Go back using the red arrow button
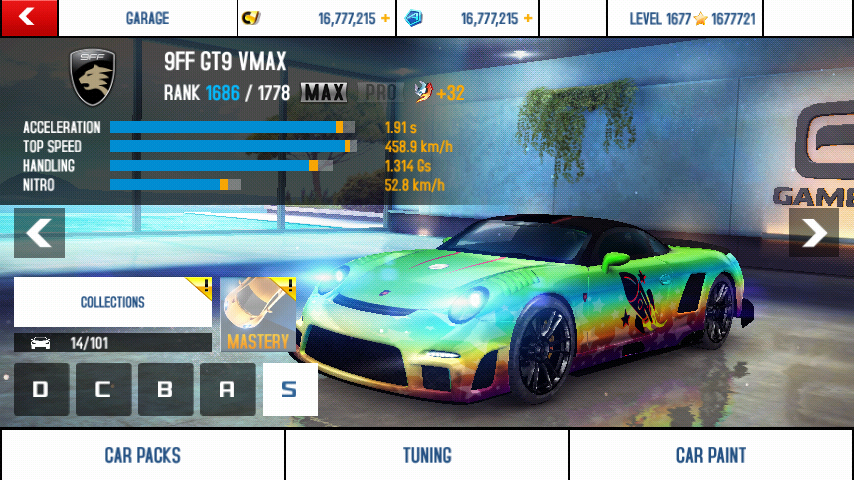854x480 pixels. pos(28,17)
